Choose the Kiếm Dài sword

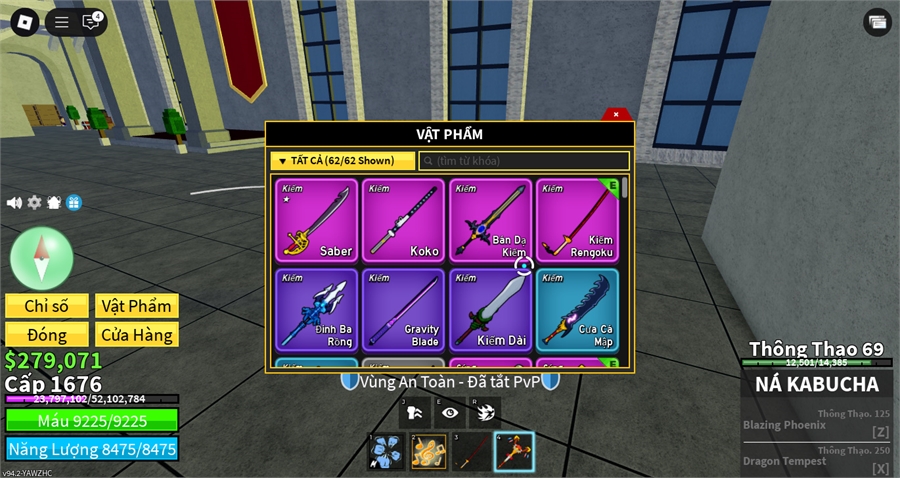(490, 308)
